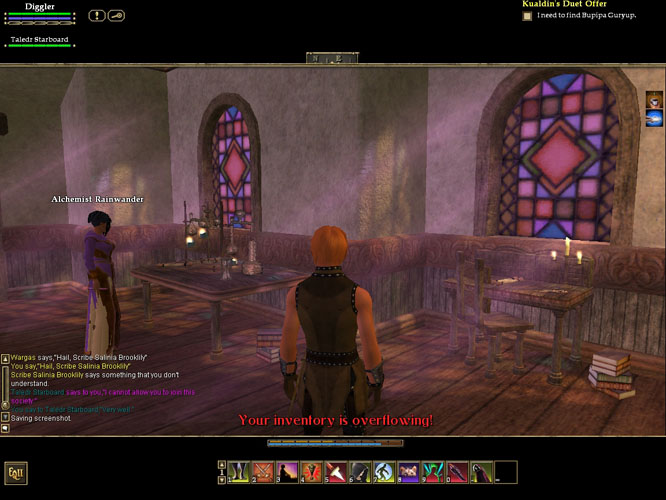Open the EQII main menu button

tap(15, 472)
